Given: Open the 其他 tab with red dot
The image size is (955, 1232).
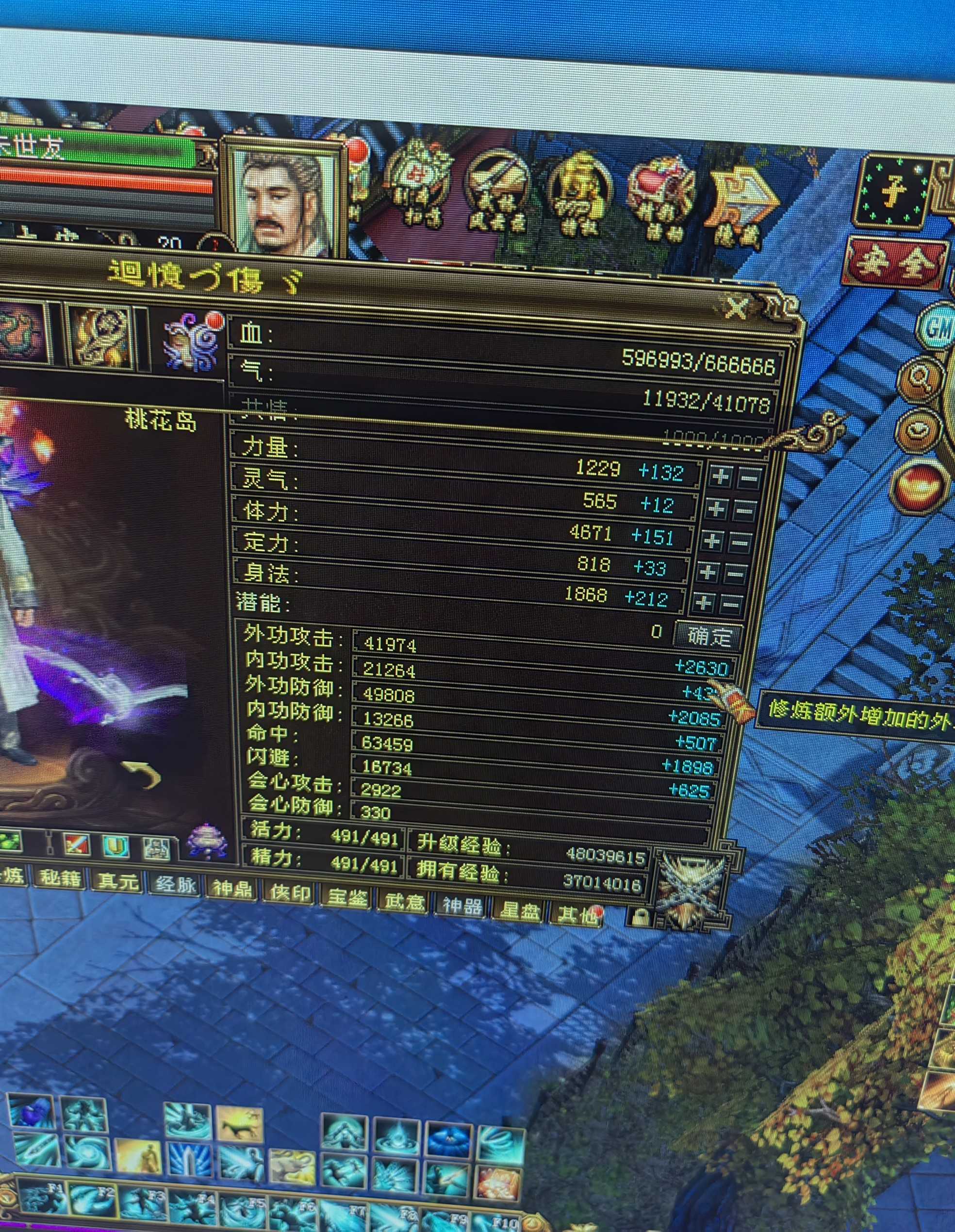Looking at the screenshot, I should (x=576, y=914).
